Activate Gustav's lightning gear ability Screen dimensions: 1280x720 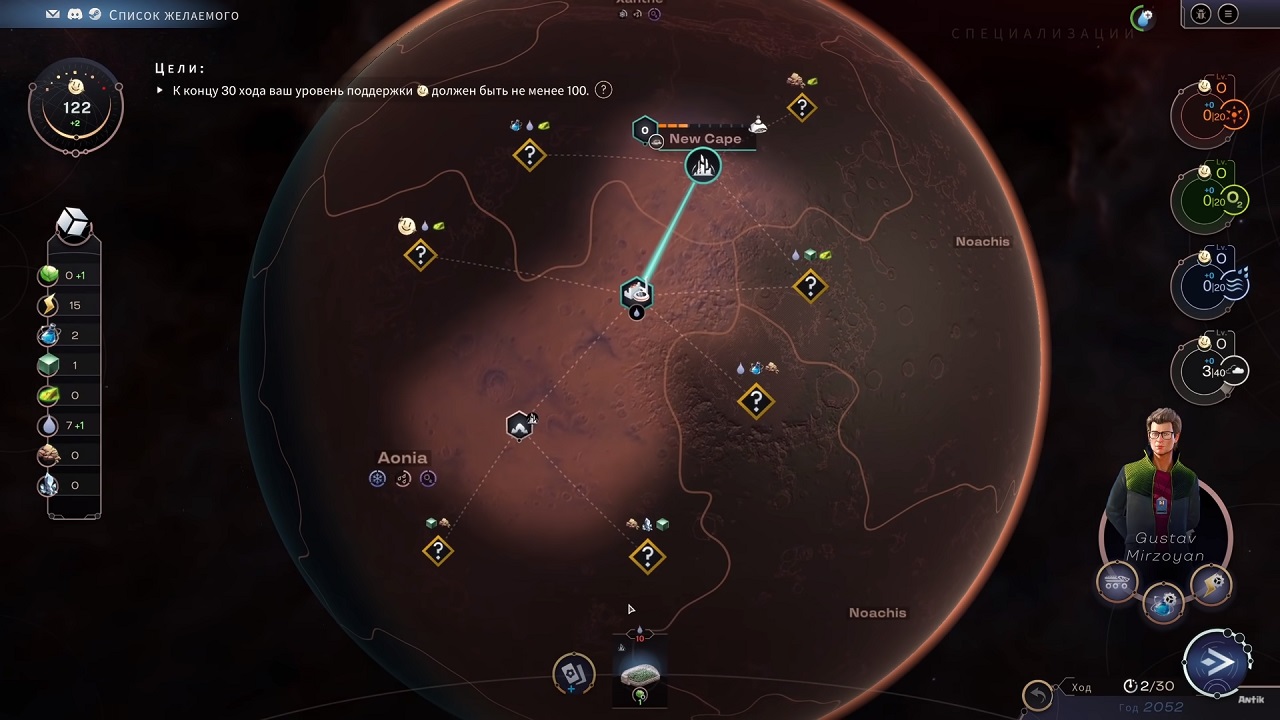point(1211,586)
